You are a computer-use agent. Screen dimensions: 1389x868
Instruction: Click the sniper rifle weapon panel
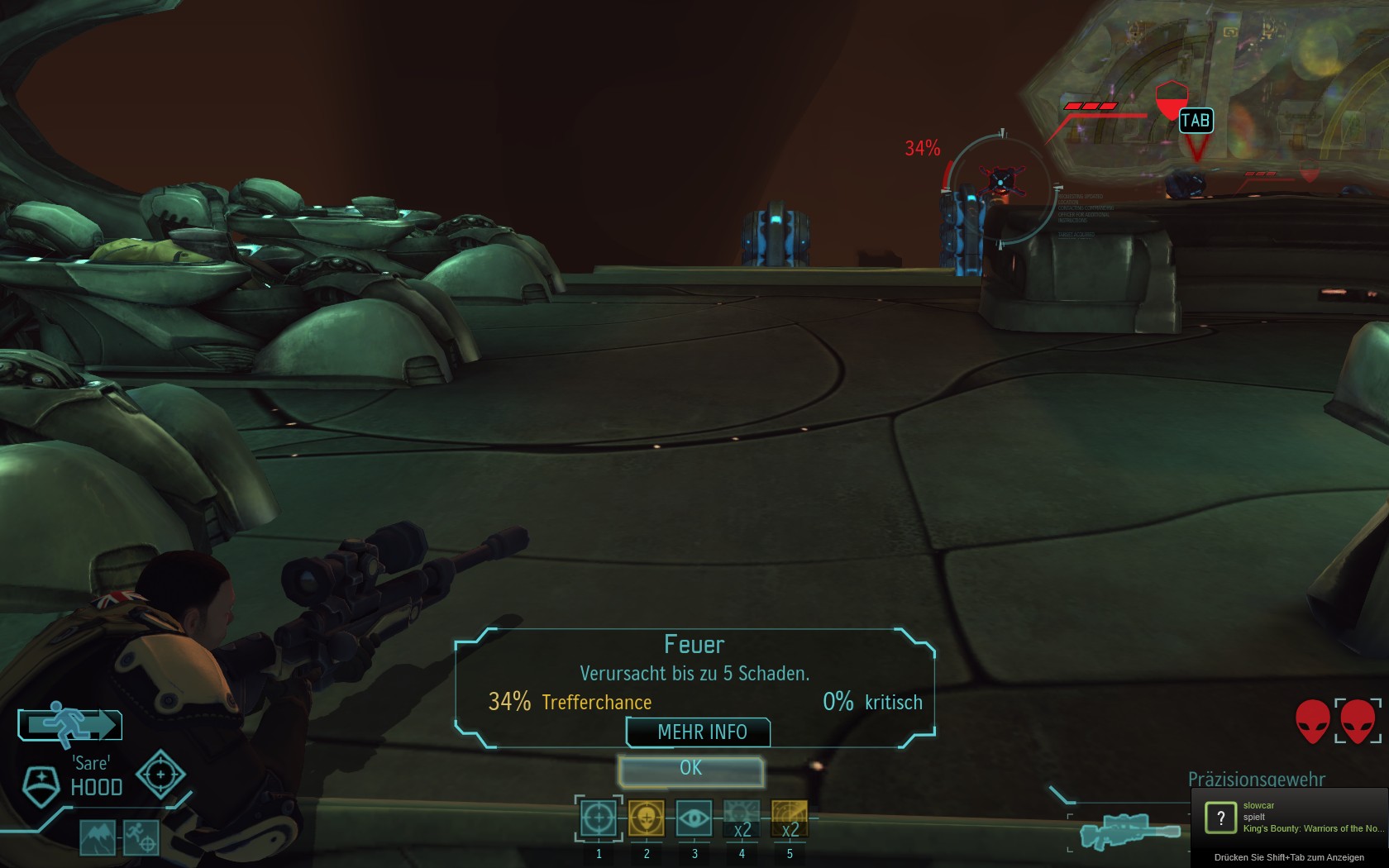pyautogui.click(x=1129, y=829)
